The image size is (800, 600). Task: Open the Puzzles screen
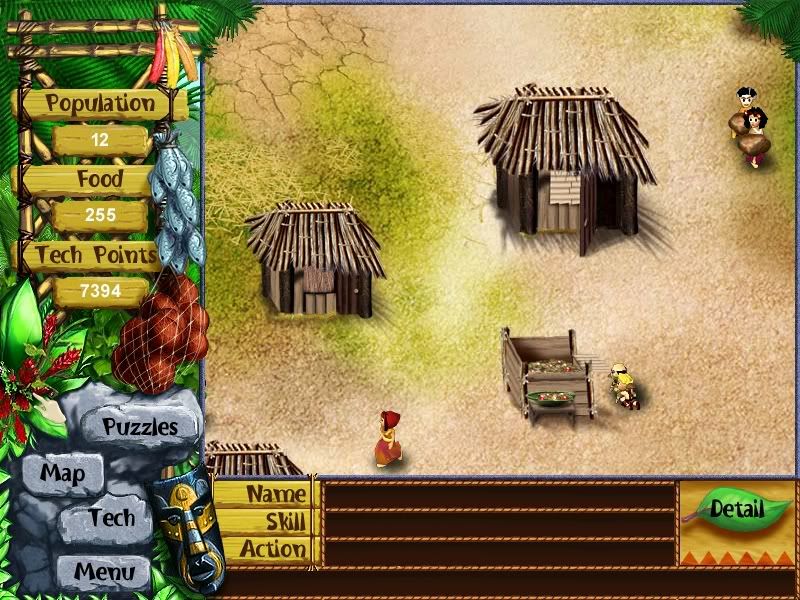tap(140, 427)
